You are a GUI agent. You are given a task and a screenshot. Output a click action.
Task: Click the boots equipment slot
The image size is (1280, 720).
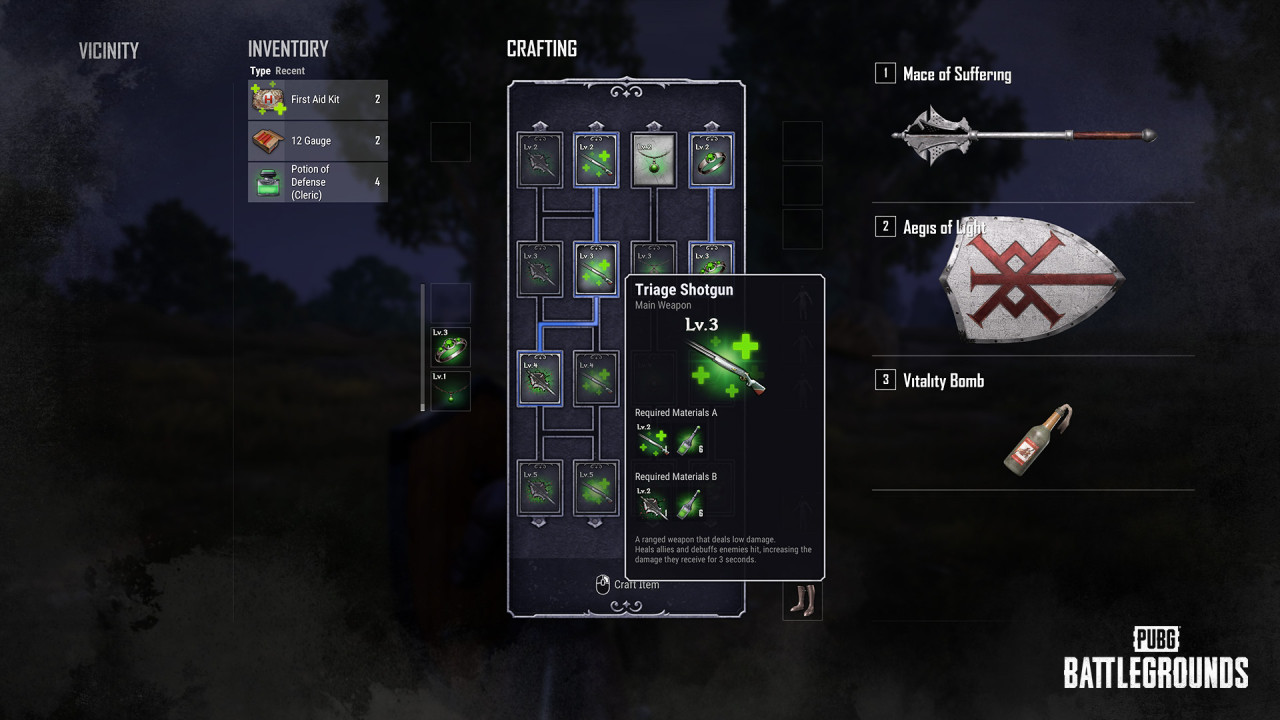click(x=802, y=600)
